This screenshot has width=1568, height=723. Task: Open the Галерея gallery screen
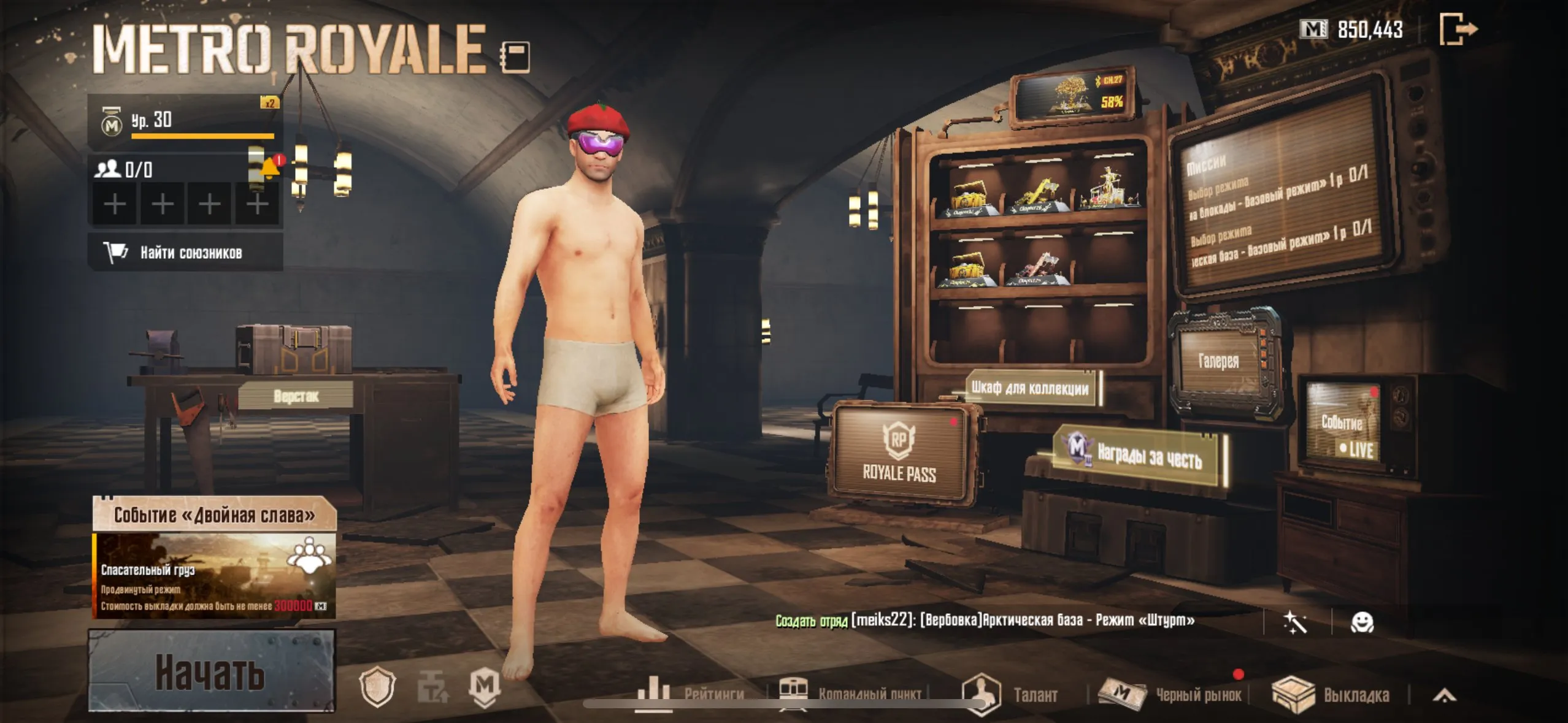pos(1218,361)
